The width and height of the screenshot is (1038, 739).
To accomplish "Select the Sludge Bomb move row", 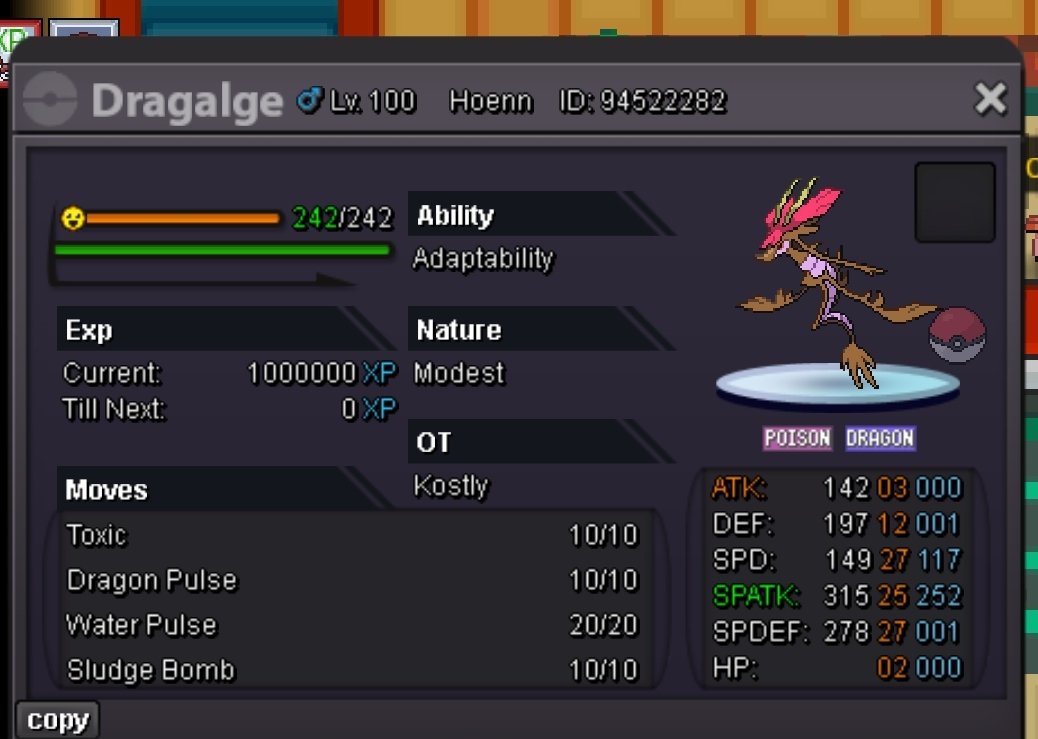I will pyautogui.click(x=352, y=669).
